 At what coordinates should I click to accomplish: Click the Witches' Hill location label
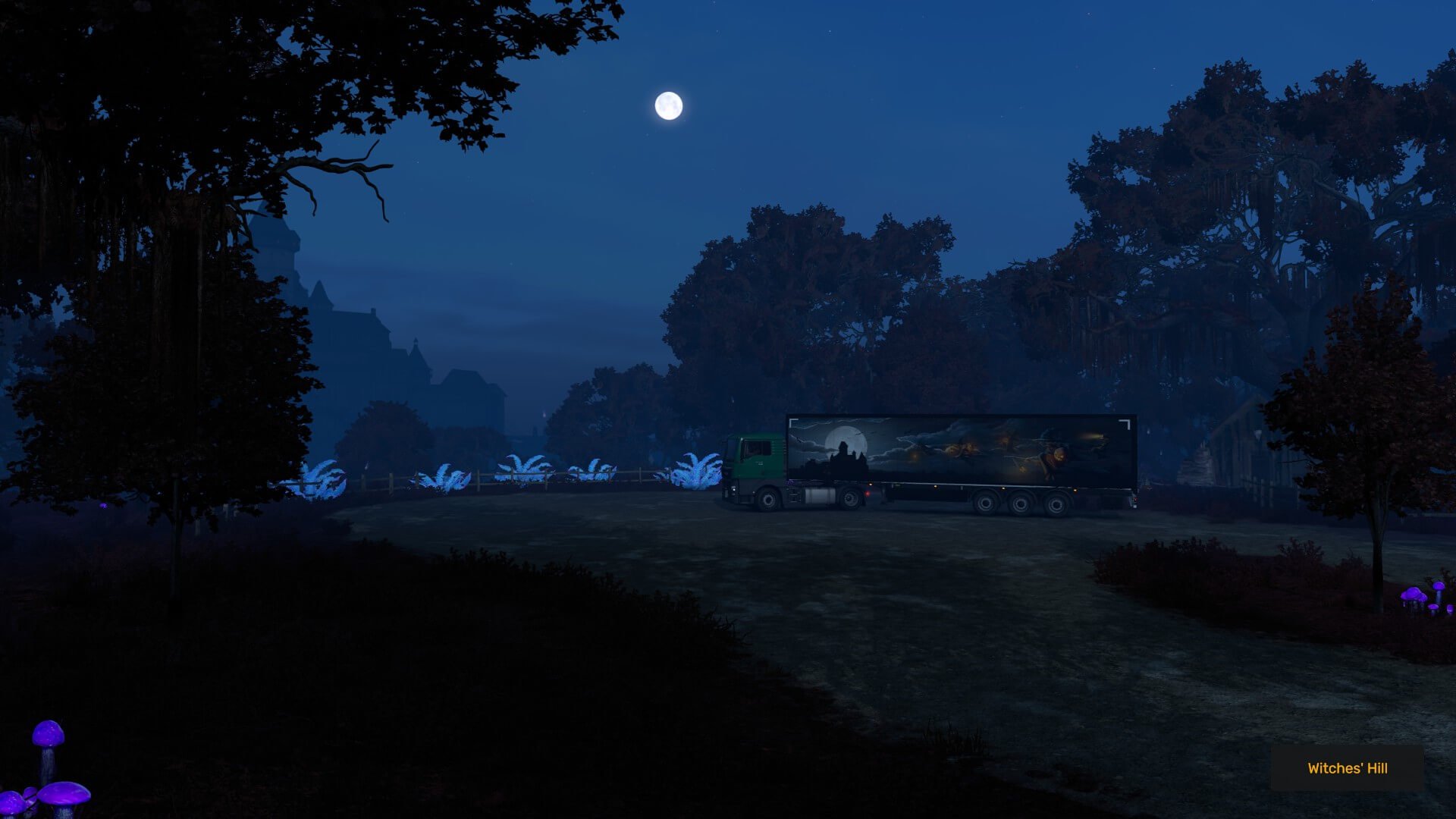coord(1347,768)
